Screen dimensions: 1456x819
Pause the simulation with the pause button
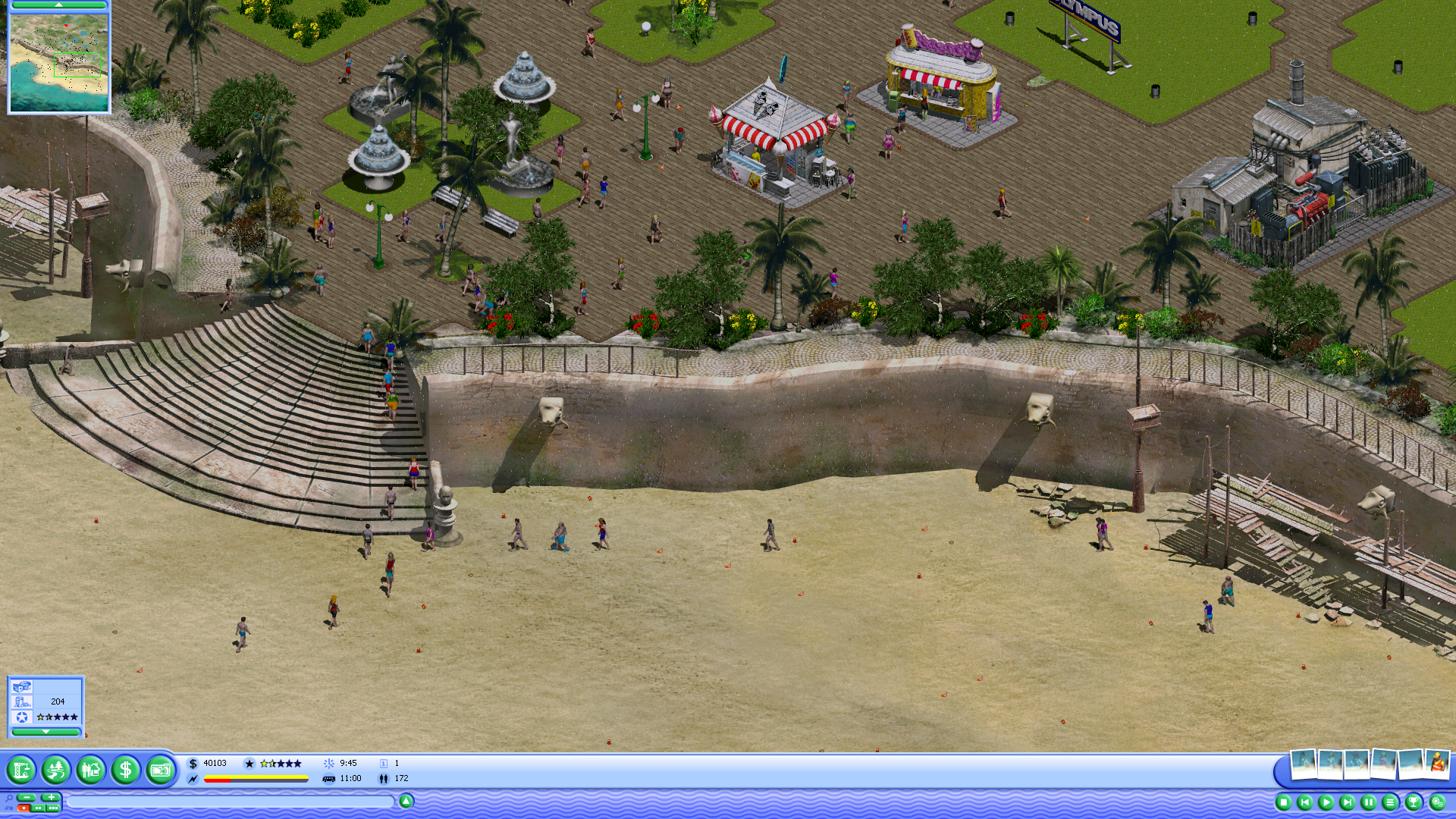[1370, 802]
